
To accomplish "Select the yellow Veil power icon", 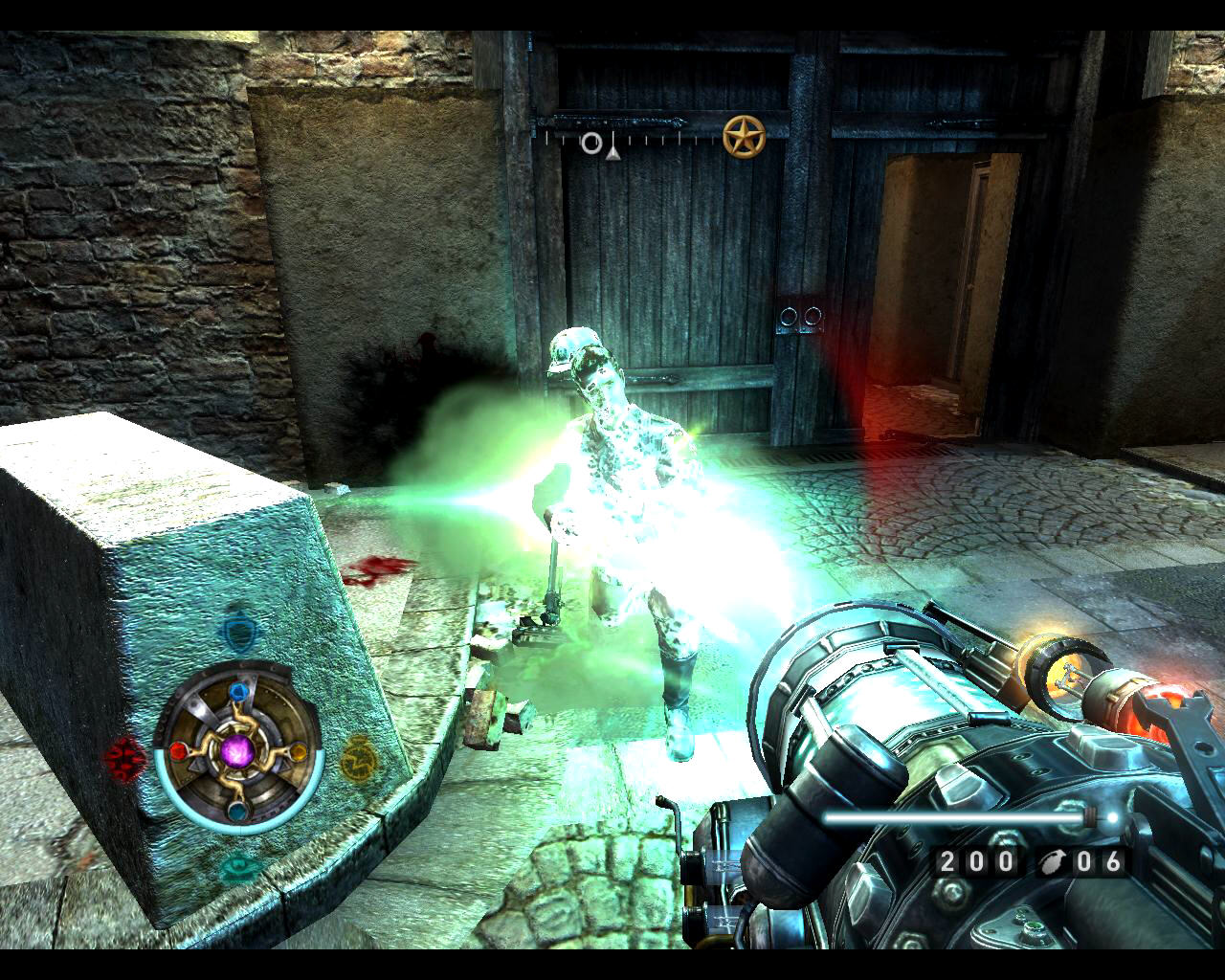I will (358, 756).
